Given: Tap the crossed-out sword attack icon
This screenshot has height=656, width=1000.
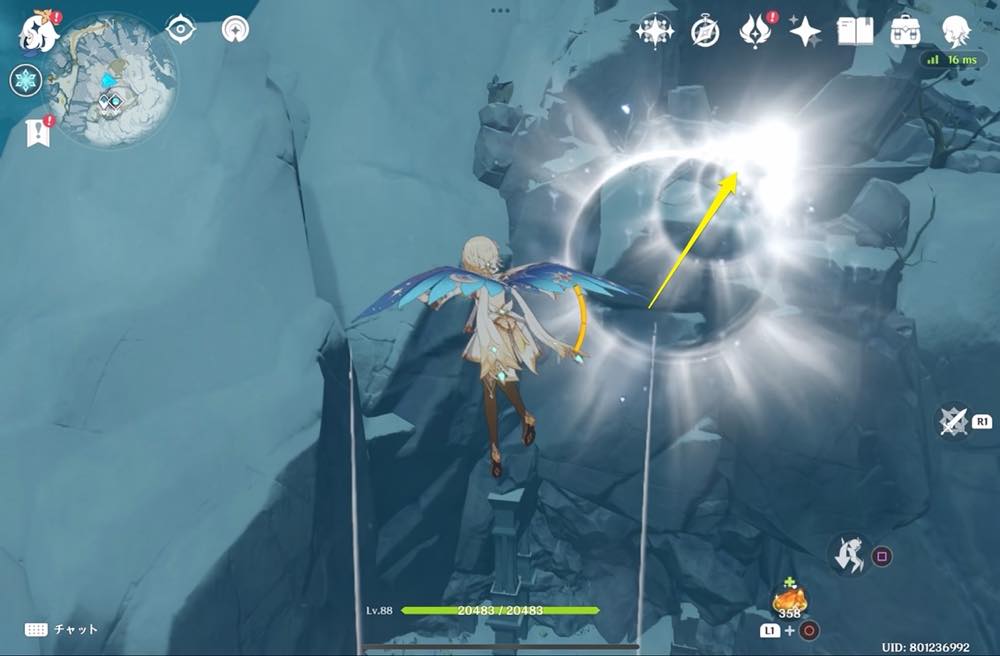Looking at the screenshot, I should pyautogui.click(x=953, y=421).
